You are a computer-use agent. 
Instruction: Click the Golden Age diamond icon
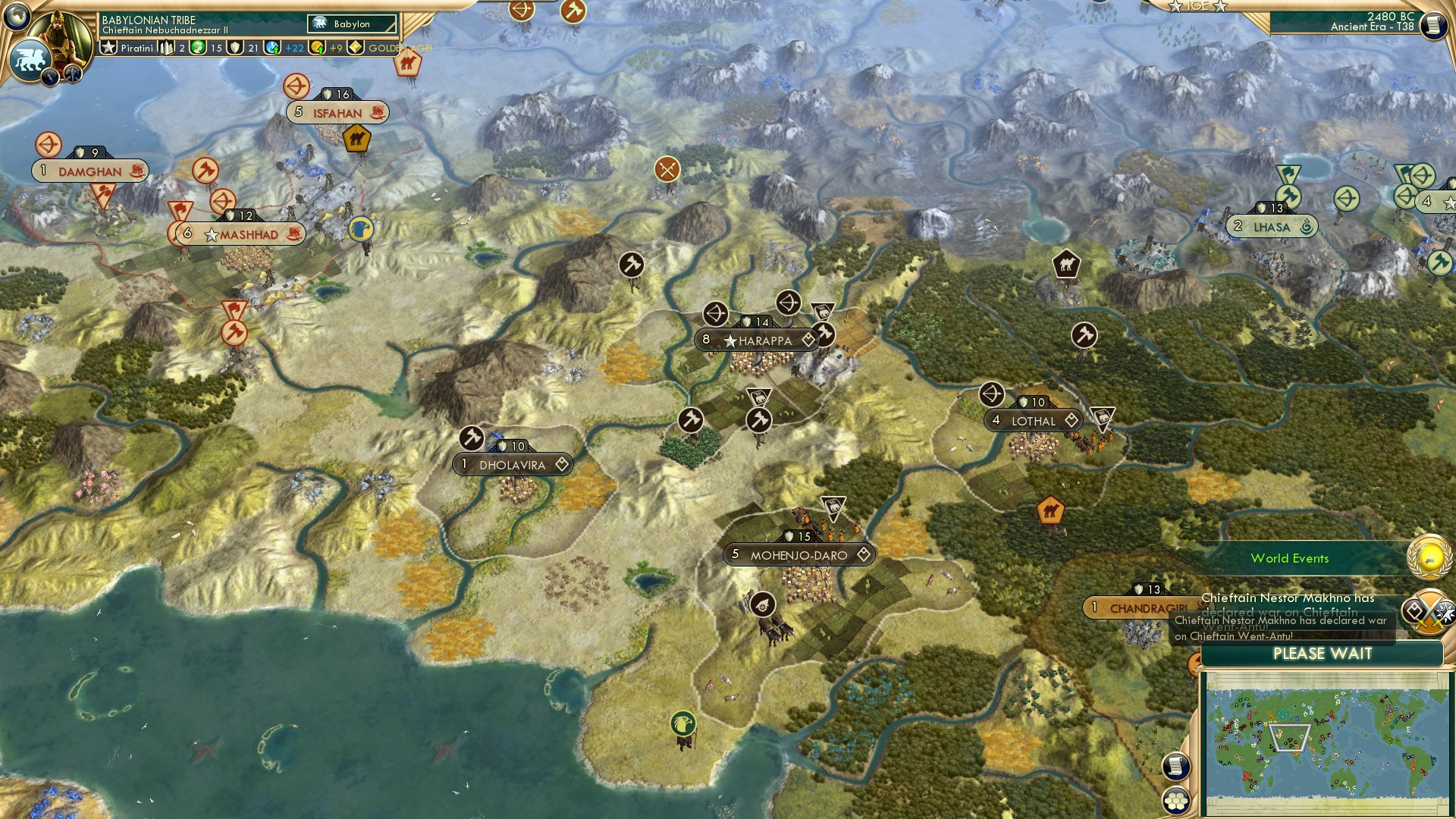click(x=353, y=48)
